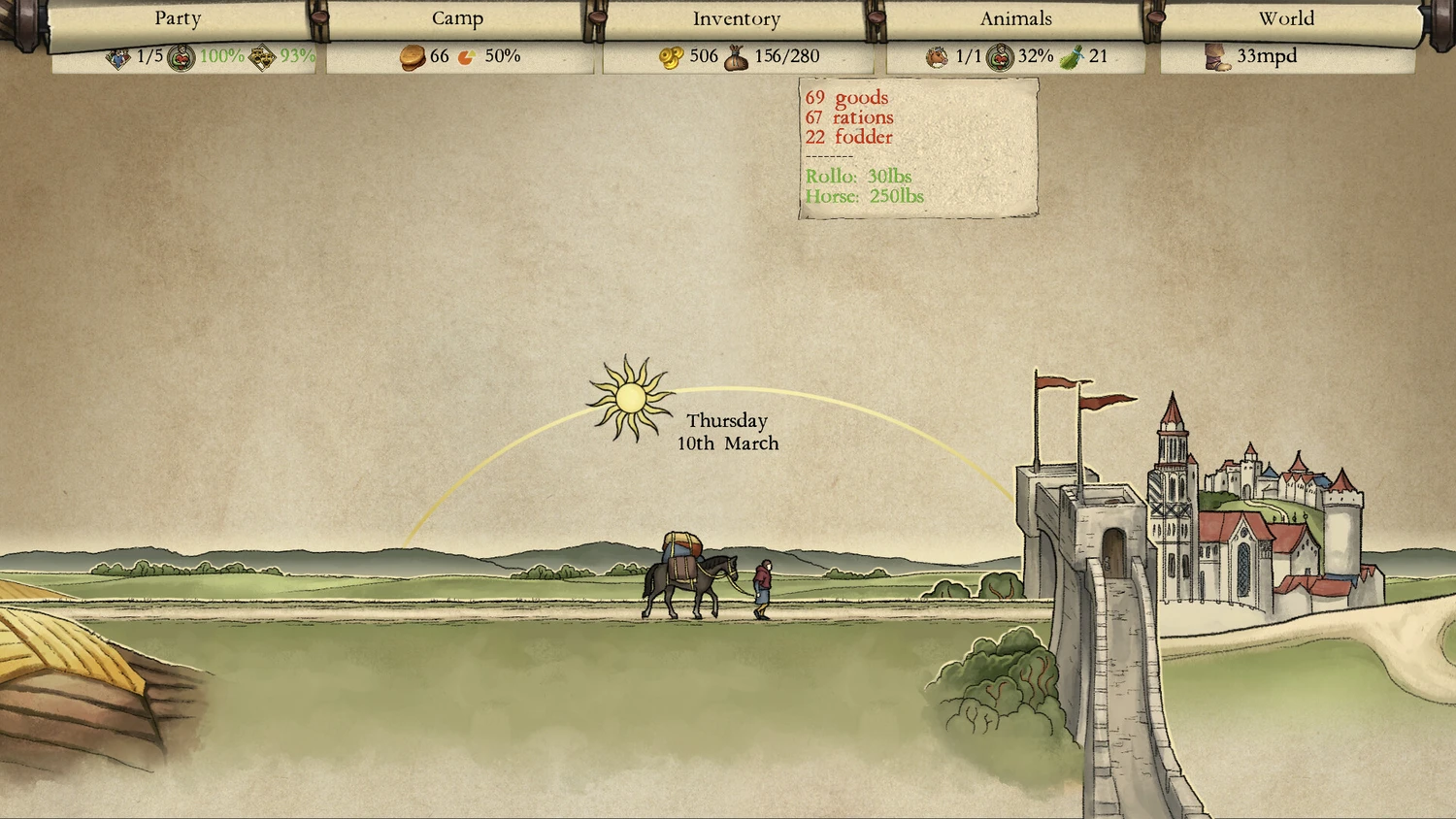Screen dimensions: 1456x819
Task: Show the Animals tab
Action: pos(1015,19)
